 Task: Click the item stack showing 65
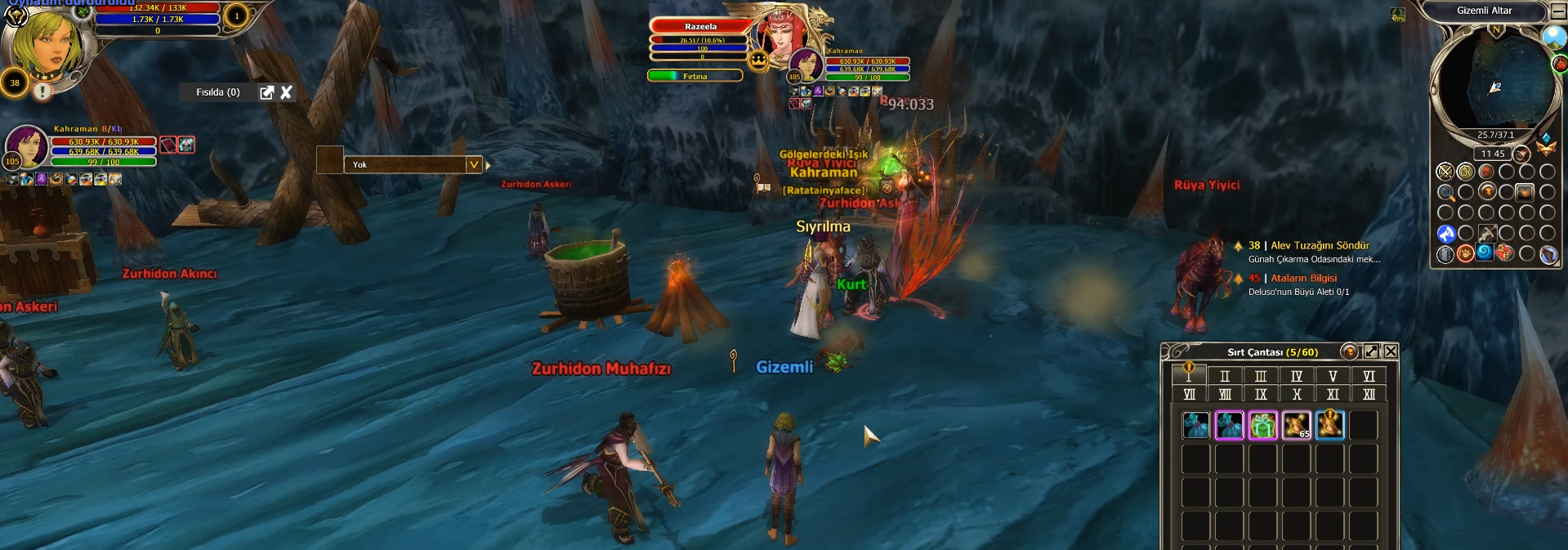(1296, 426)
